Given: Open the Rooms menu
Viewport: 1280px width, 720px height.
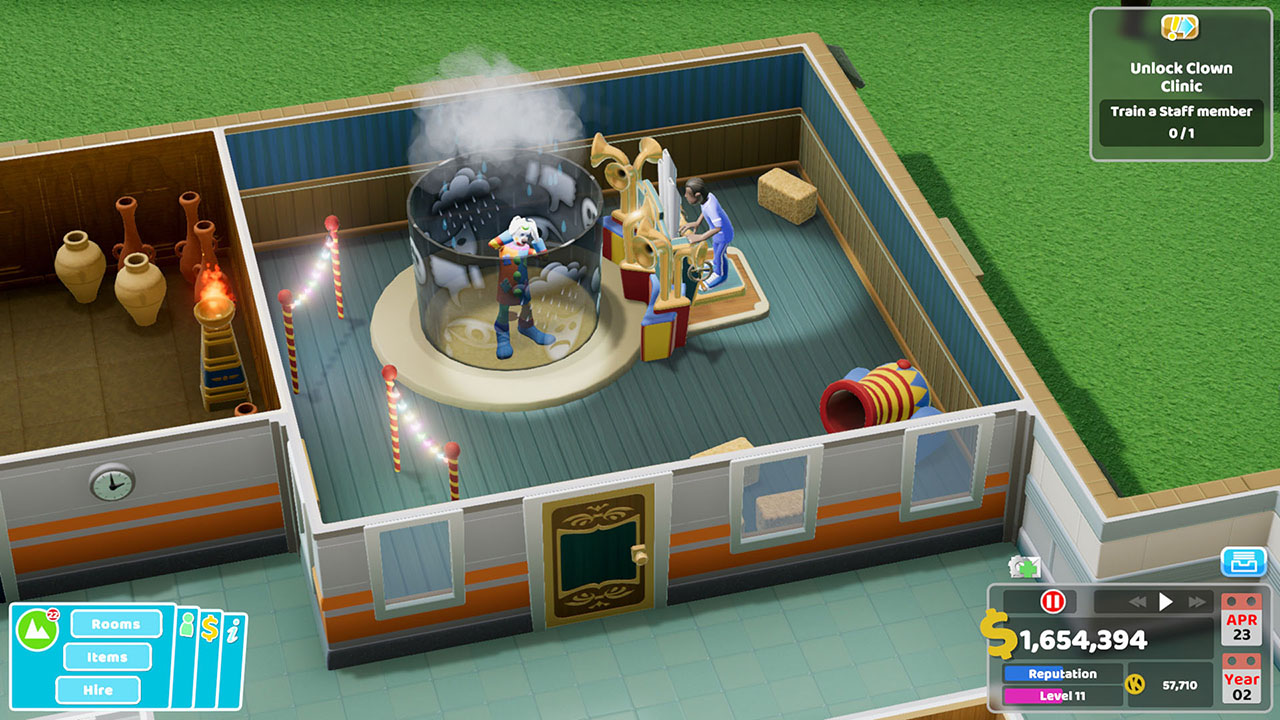Looking at the screenshot, I should click(118, 624).
